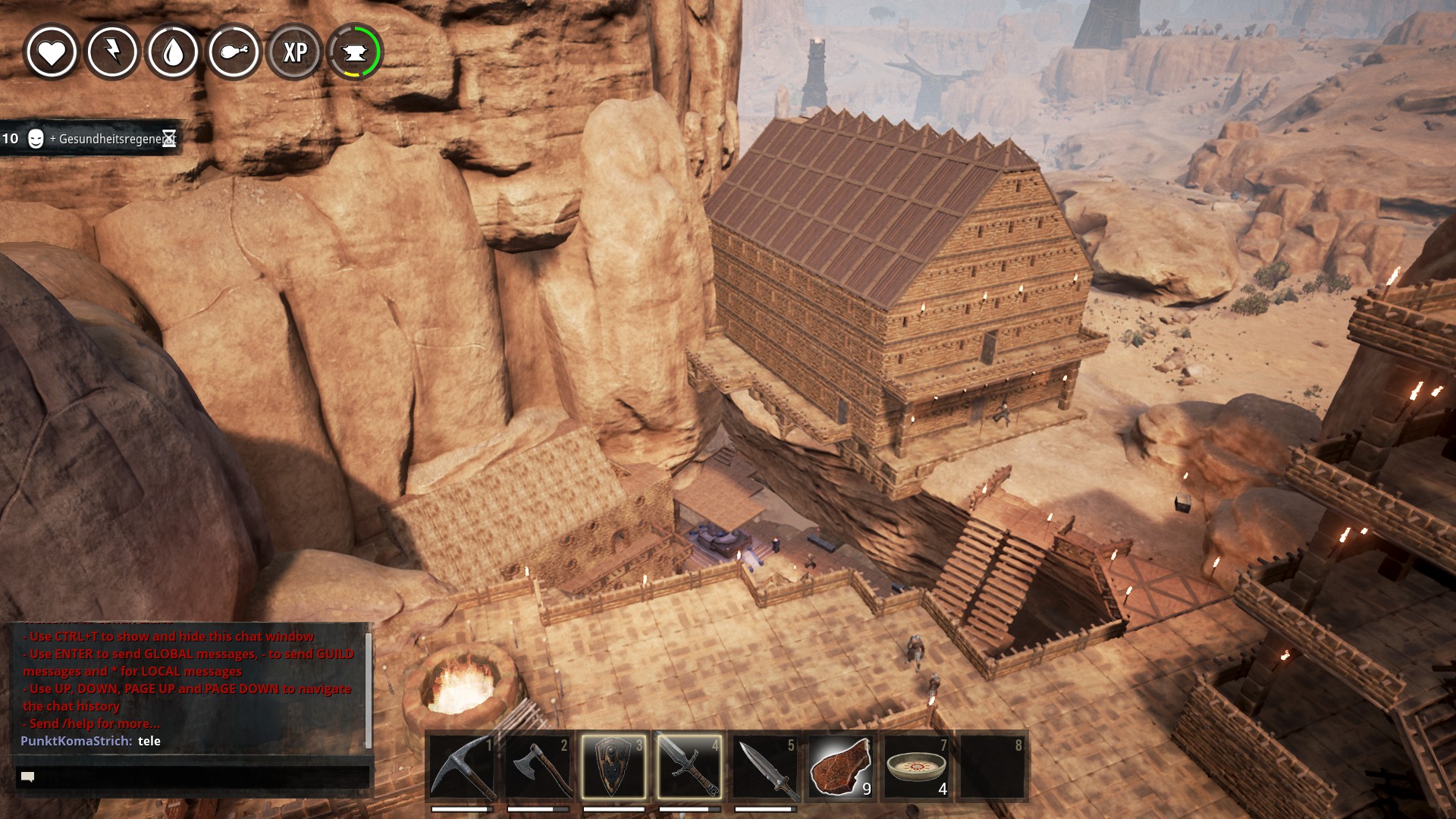Use the meat stack of 9
The image size is (1456, 819).
click(841, 766)
